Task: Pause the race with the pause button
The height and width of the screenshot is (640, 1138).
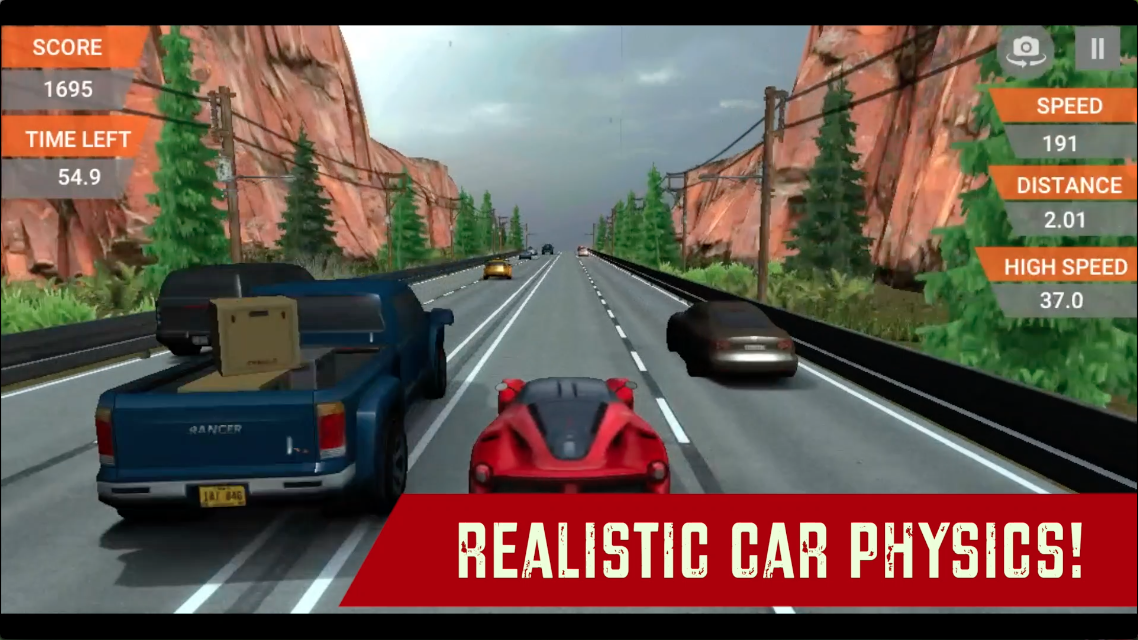Action: pos(1097,50)
